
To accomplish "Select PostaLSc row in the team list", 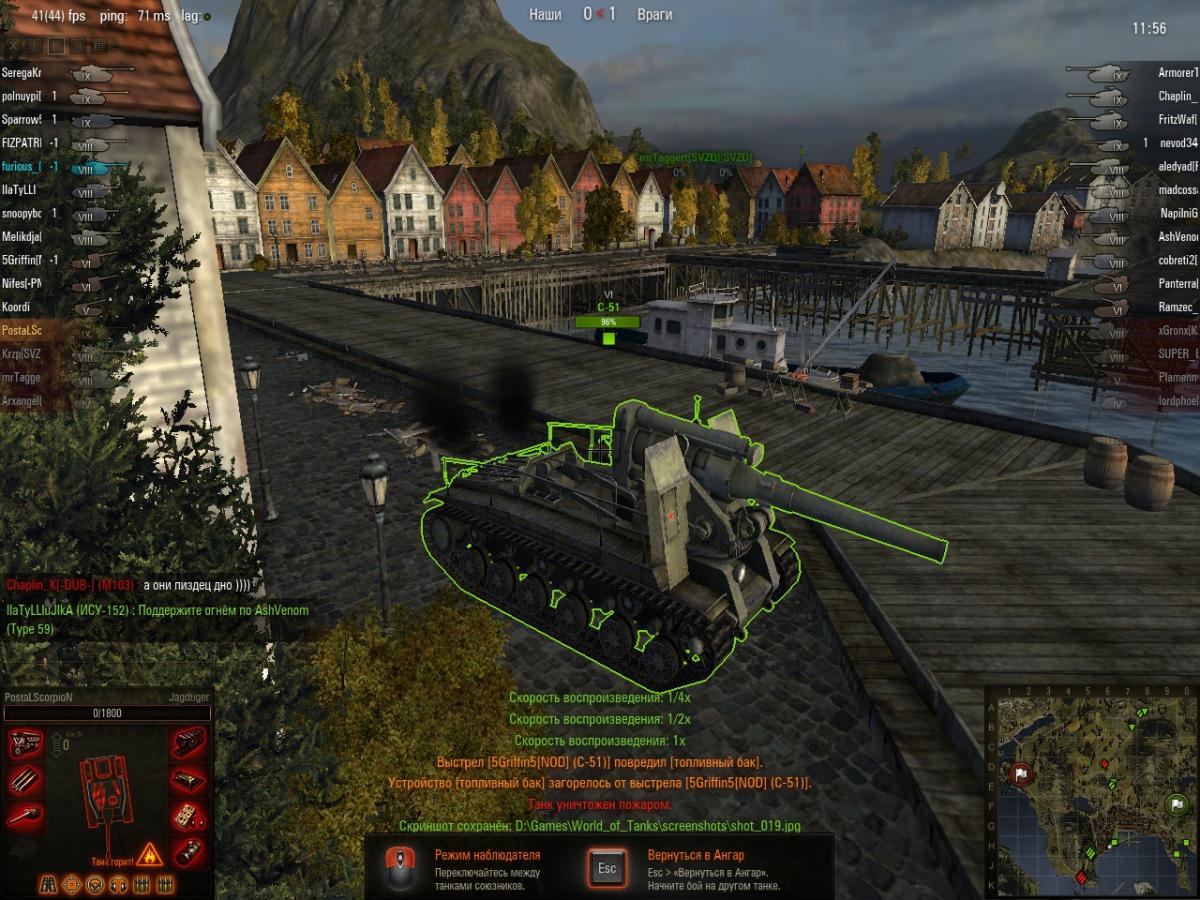I will (22, 329).
